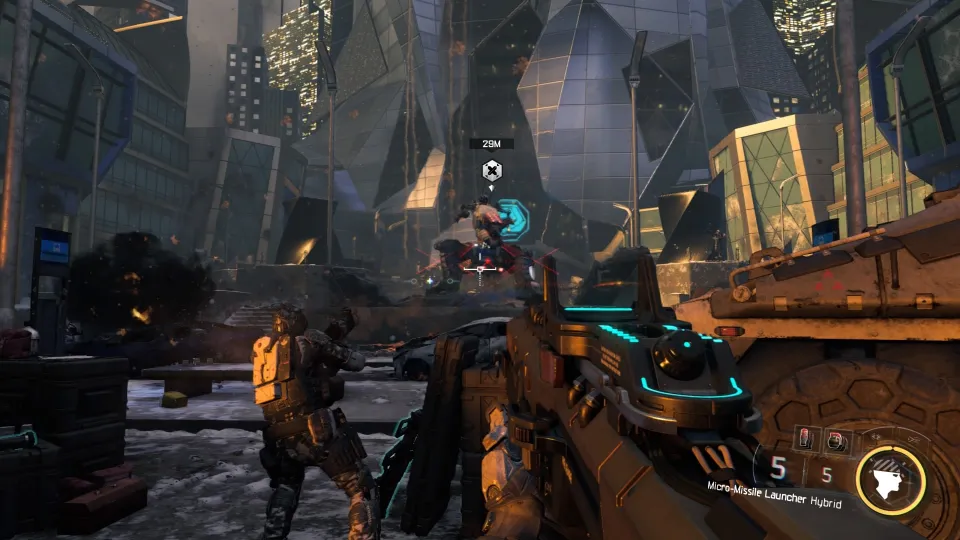The height and width of the screenshot is (540, 960).
Task: Activate the cyber core head ability icon
Action: (x=891, y=479)
